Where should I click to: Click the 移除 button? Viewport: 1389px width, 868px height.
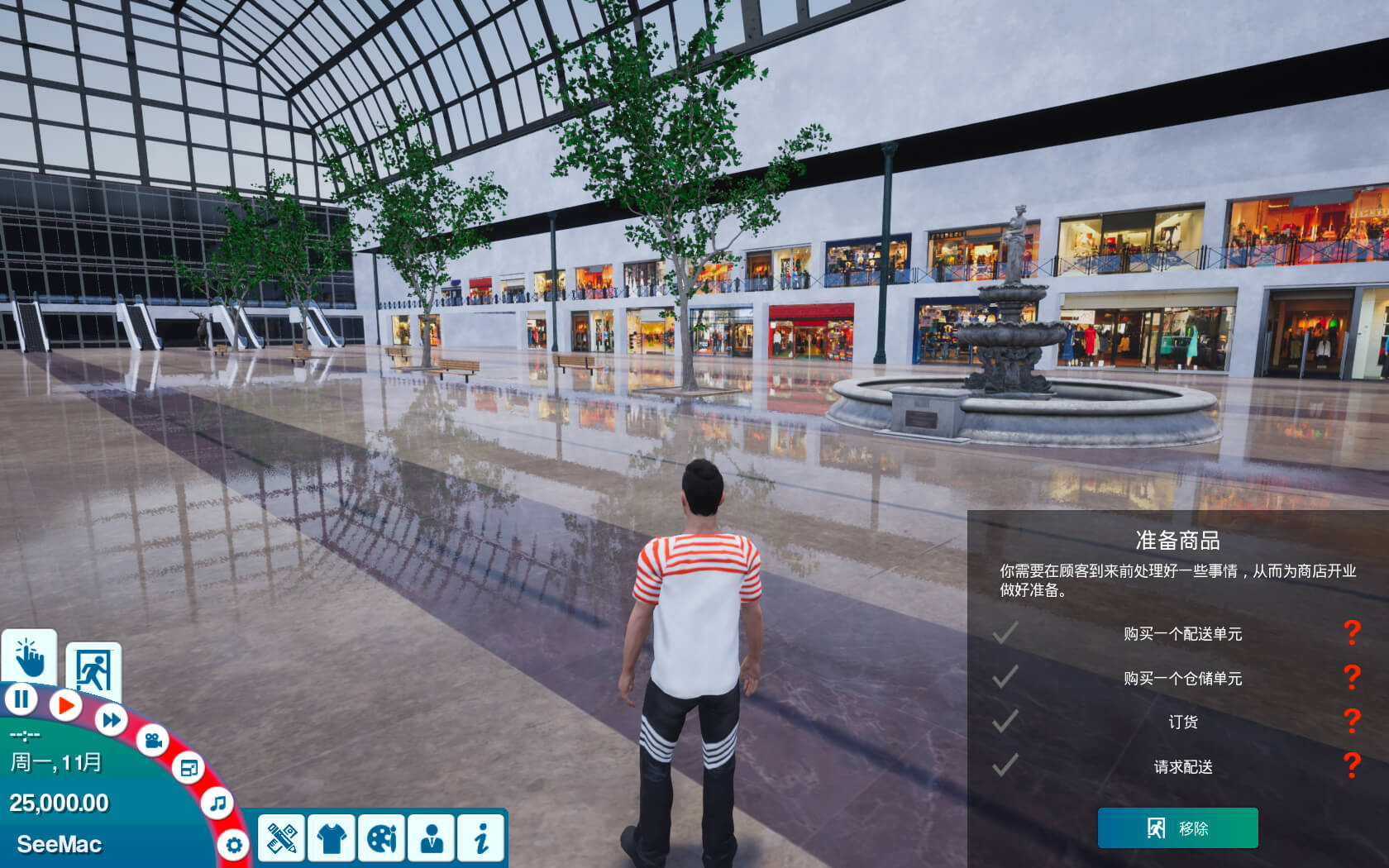click(x=1177, y=827)
